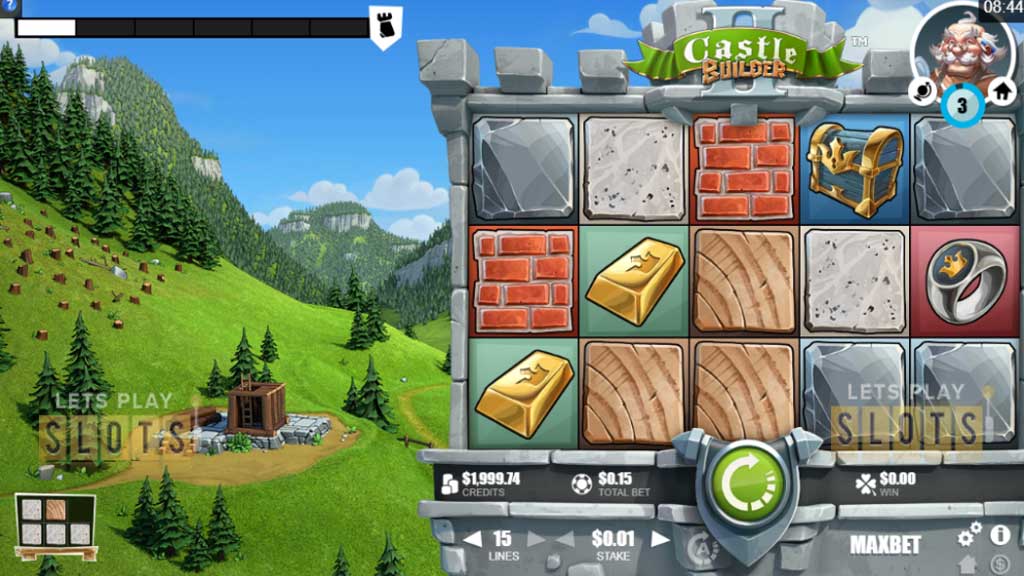Toggle the autoplay spin button
This screenshot has height=576, width=1024.
[703, 546]
